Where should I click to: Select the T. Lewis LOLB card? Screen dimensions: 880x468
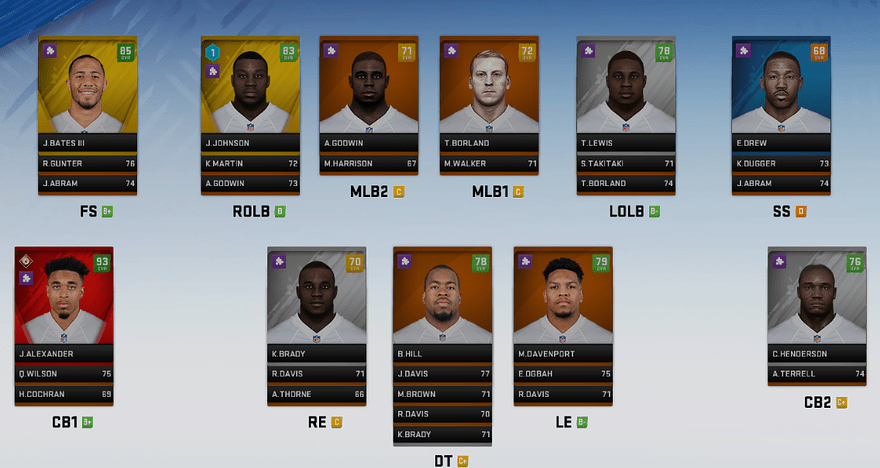tap(626, 88)
